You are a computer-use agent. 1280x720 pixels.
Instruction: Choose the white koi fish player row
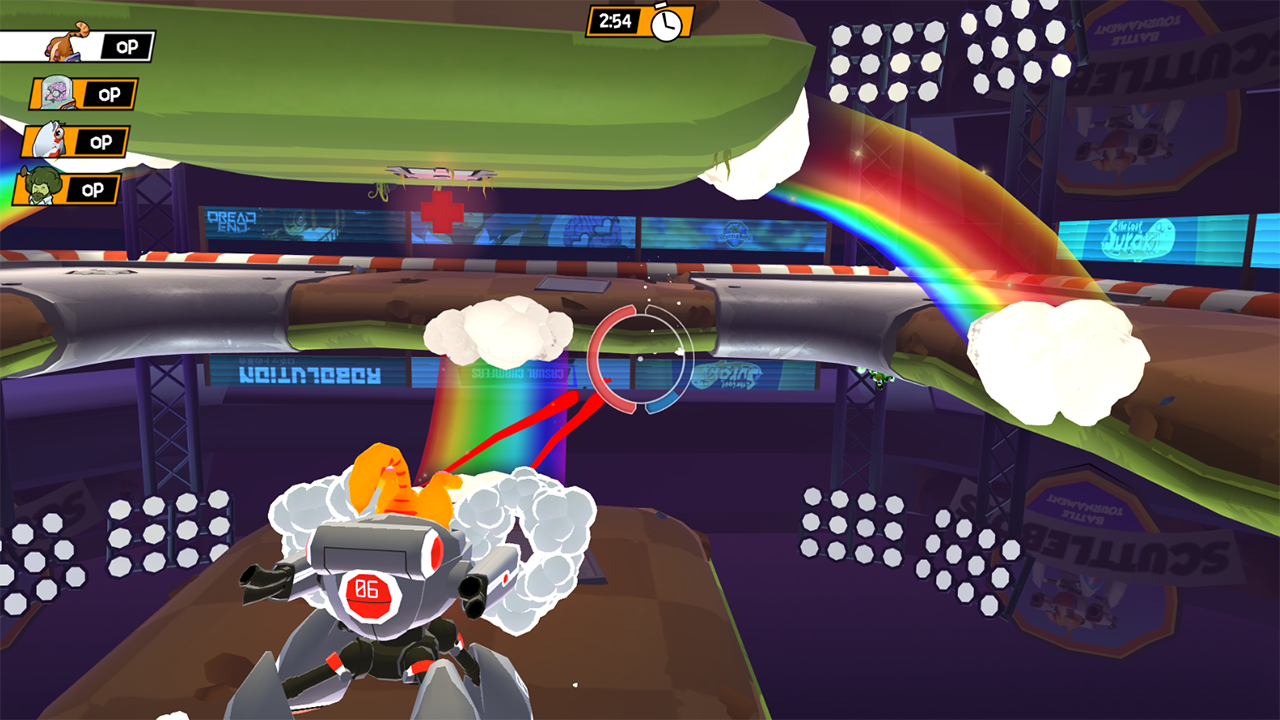pos(75,142)
